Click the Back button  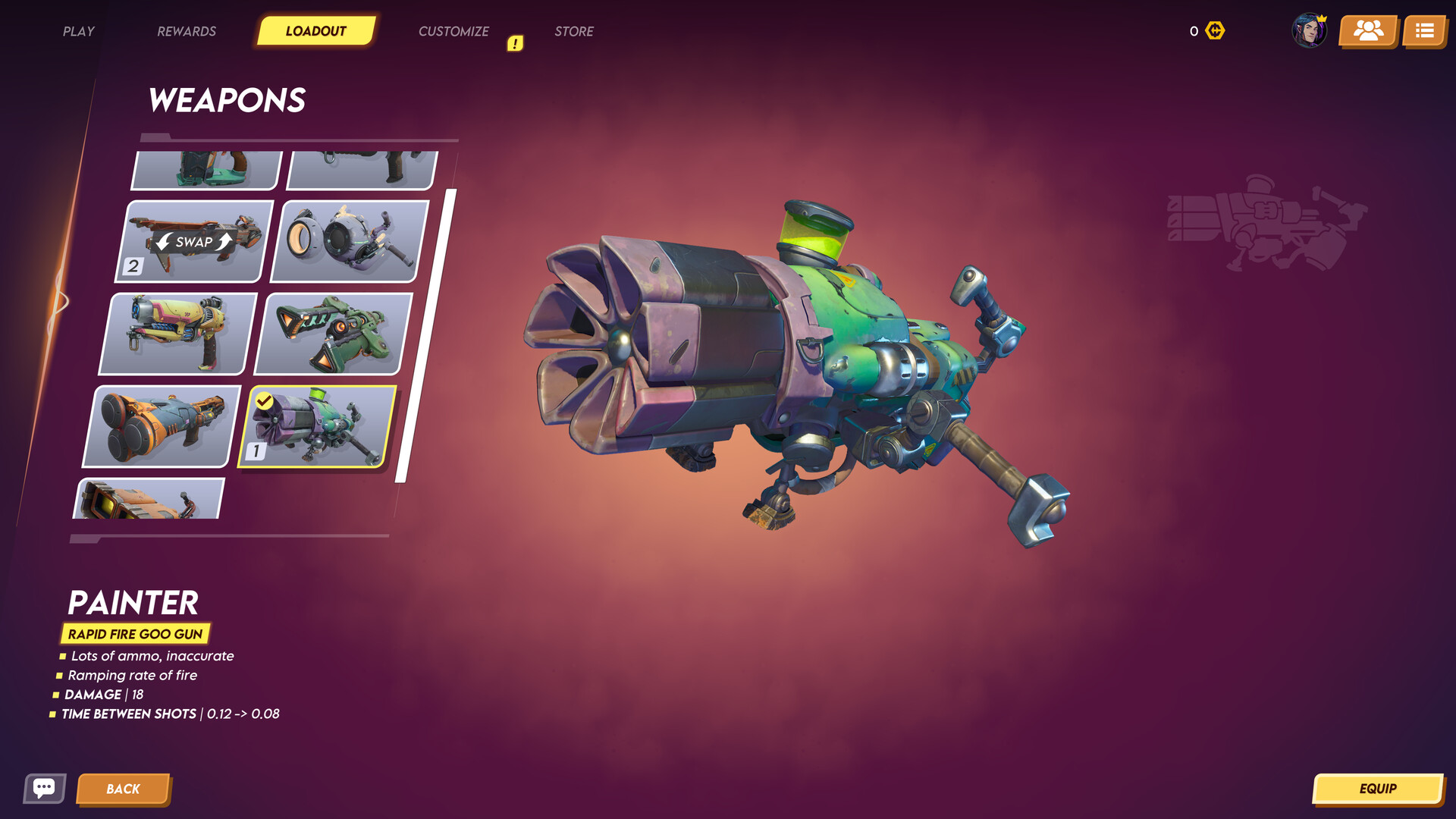(x=124, y=789)
